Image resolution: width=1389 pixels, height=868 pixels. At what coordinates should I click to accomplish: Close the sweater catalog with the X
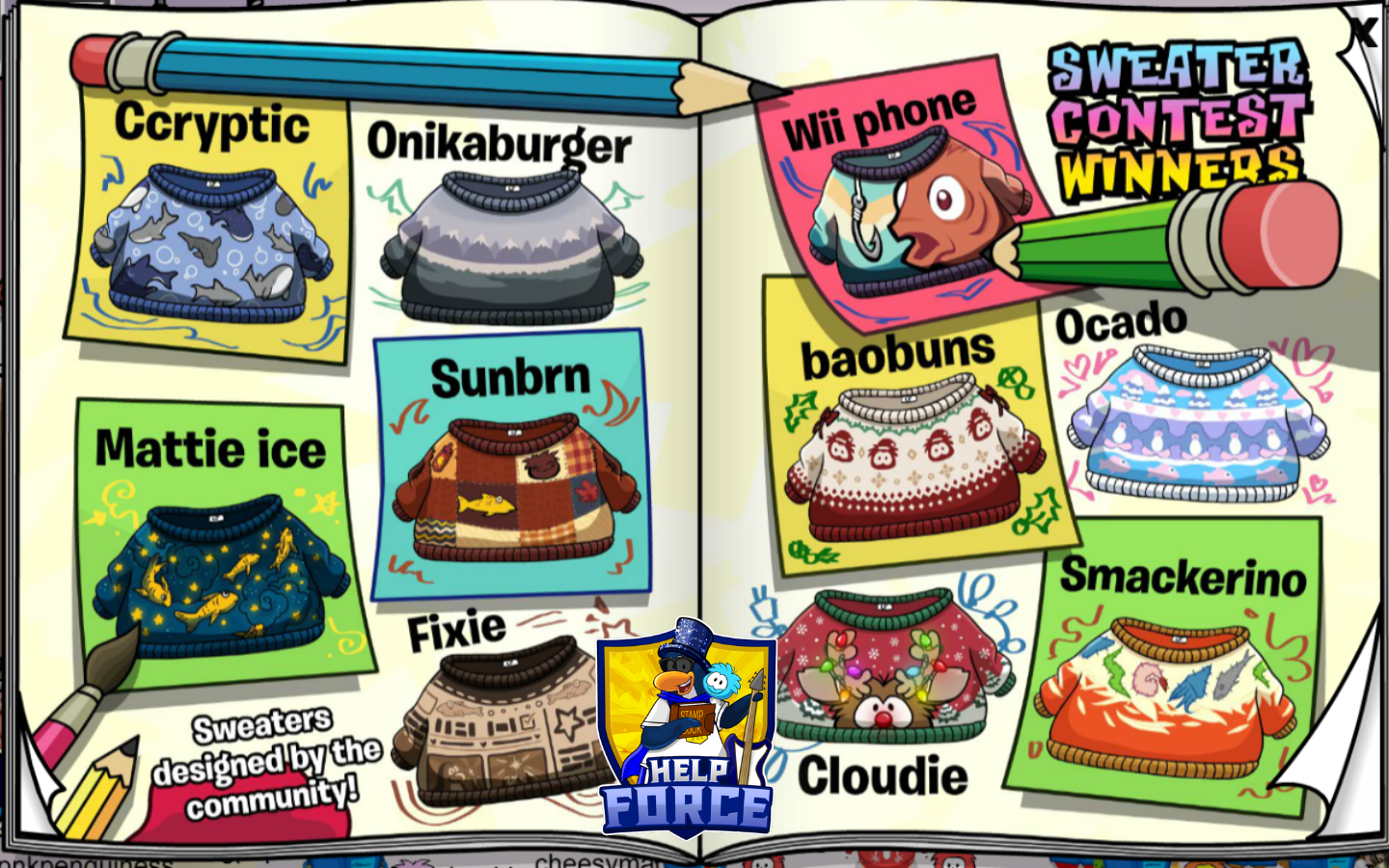tap(1362, 33)
